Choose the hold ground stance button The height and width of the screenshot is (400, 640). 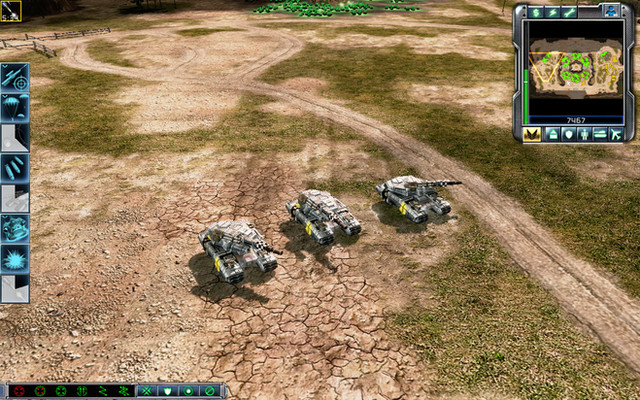189,391
